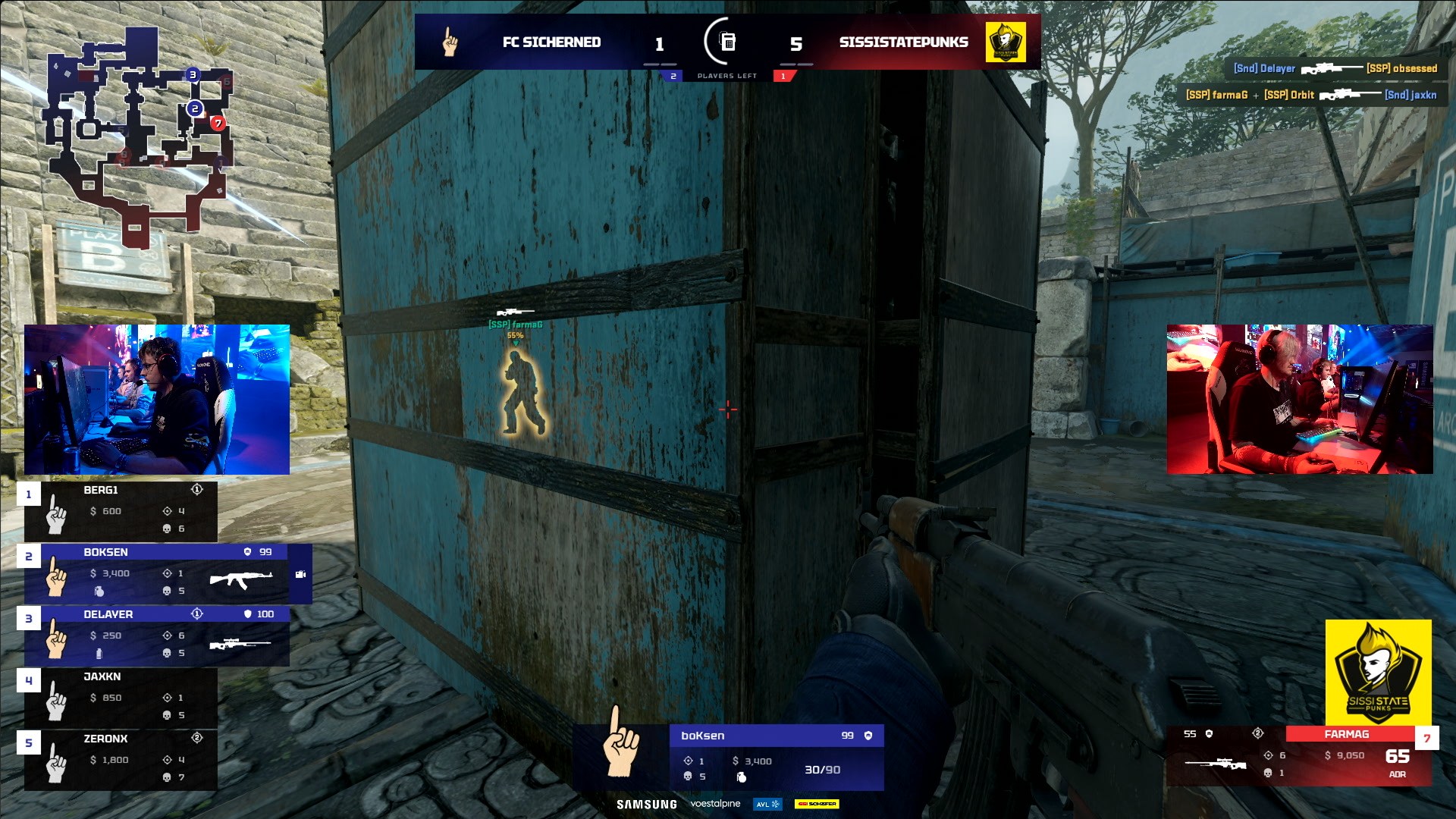The image size is (1456, 819).
Task: Click the farmaG and Orbit kill entry
Action: coord(1311,95)
